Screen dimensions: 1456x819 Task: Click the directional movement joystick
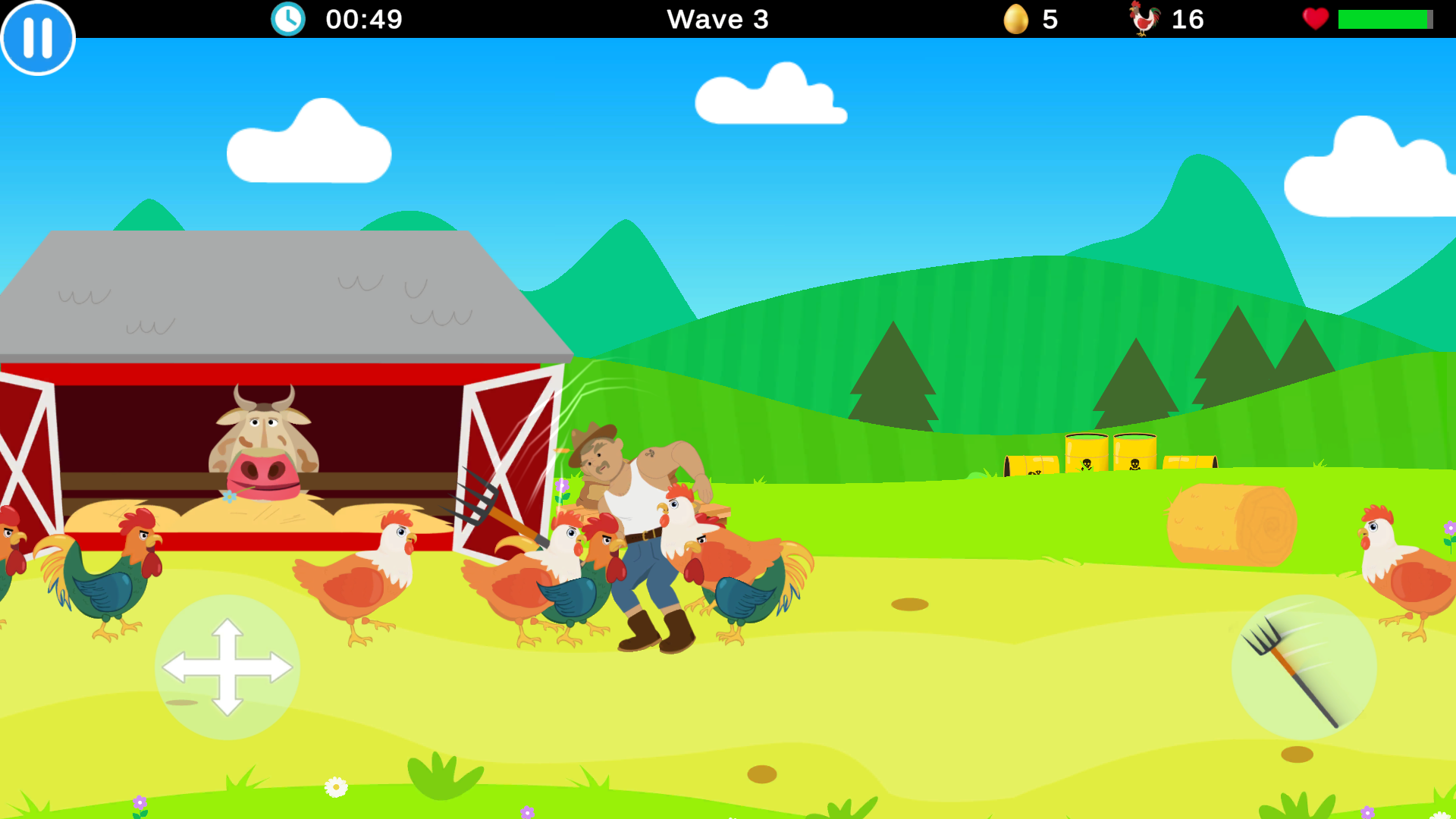coord(227,665)
